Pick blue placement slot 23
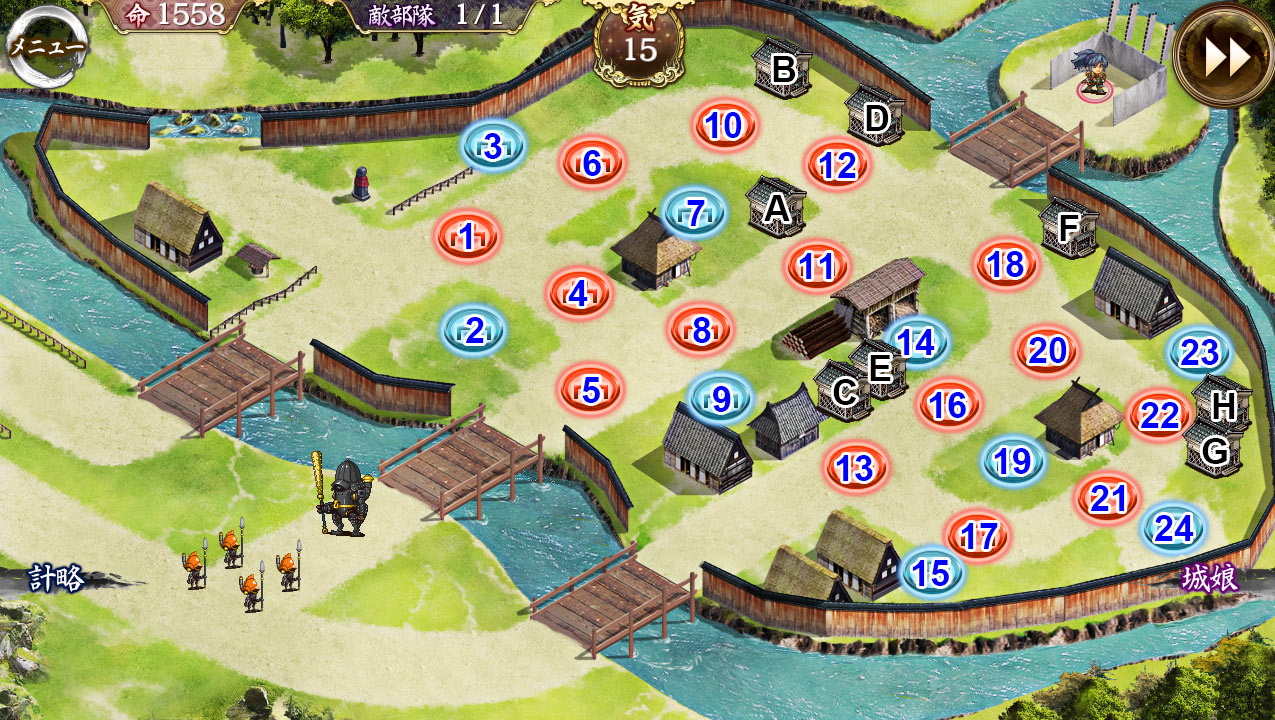 (x=1199, y=353)
